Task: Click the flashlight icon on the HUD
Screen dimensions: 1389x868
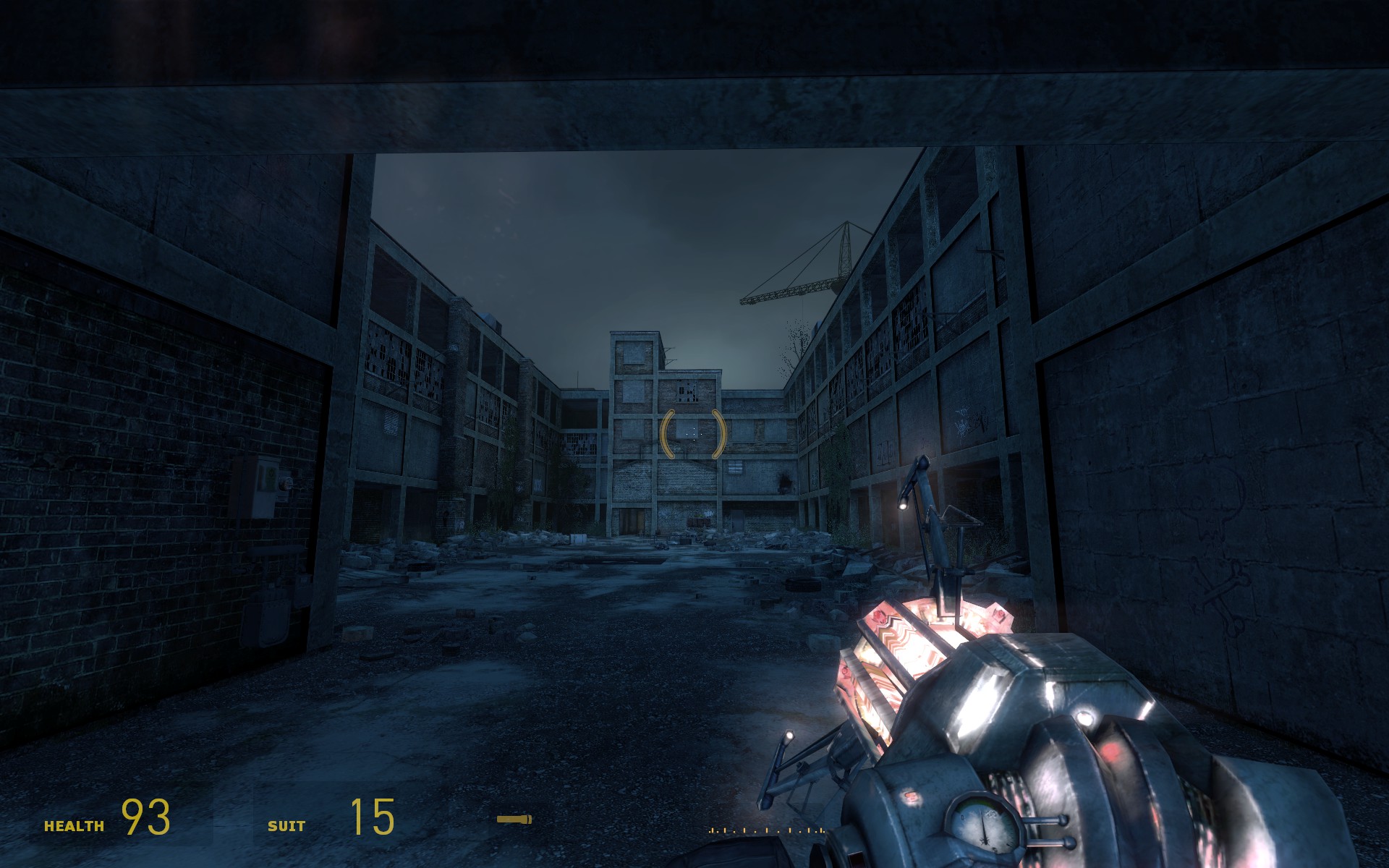Action: (514, 820)
